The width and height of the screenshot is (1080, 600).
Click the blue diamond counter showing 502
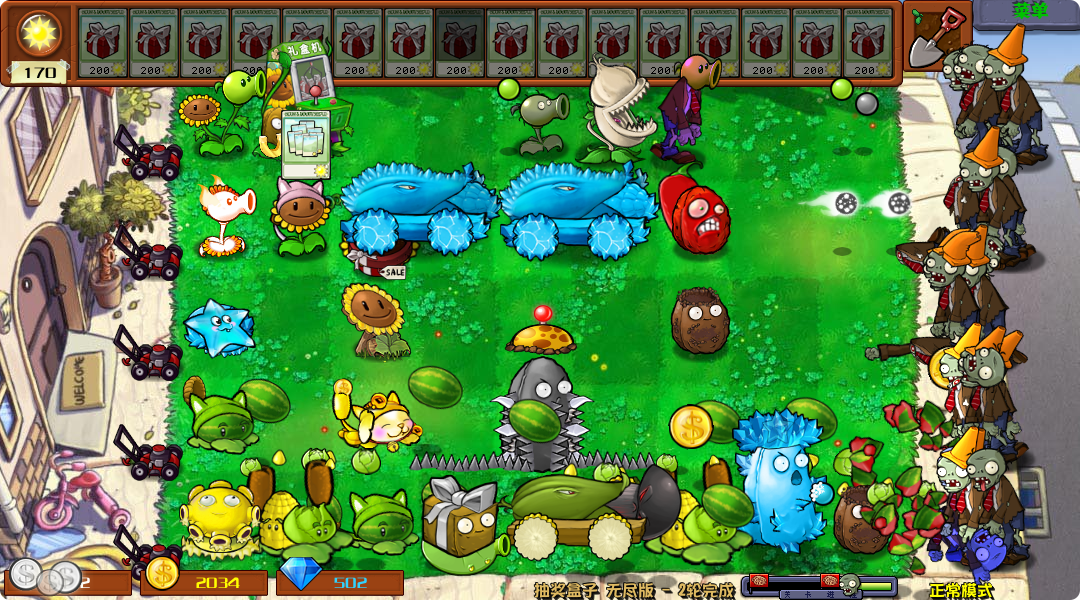[340, 581]
